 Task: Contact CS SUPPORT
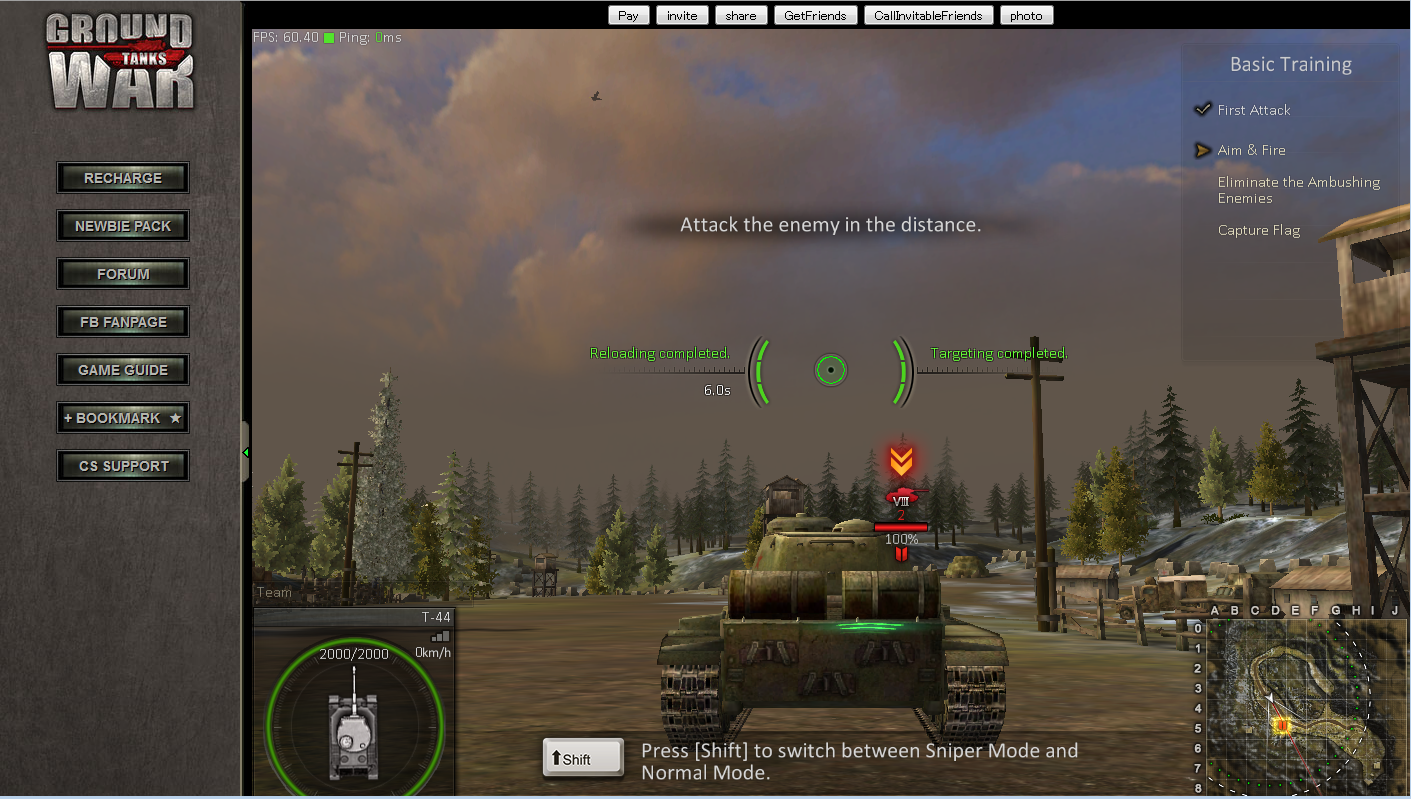click(x=123, y=466)
